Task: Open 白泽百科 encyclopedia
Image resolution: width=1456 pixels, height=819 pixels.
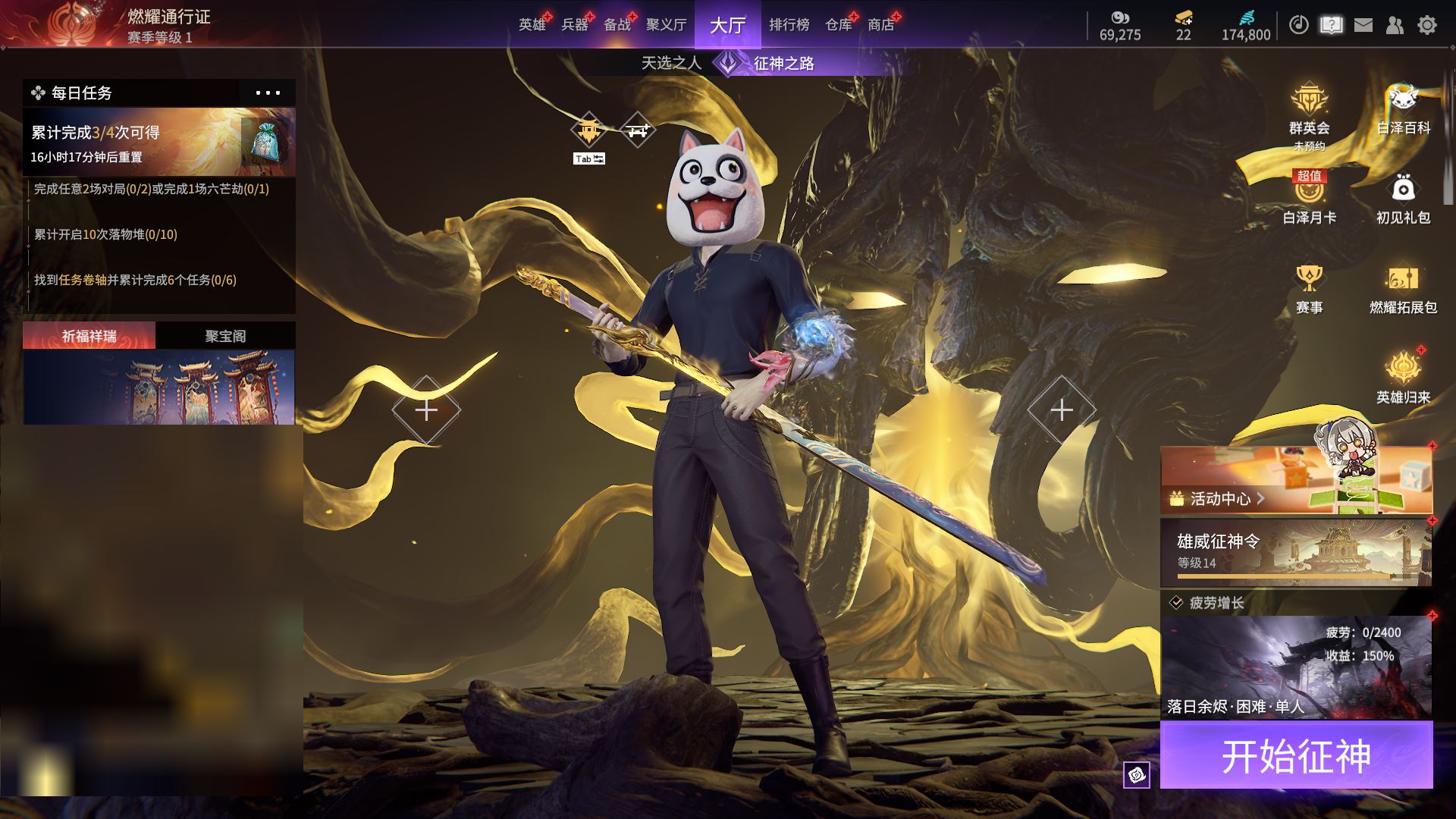Action: click(x=1403, y=110)
